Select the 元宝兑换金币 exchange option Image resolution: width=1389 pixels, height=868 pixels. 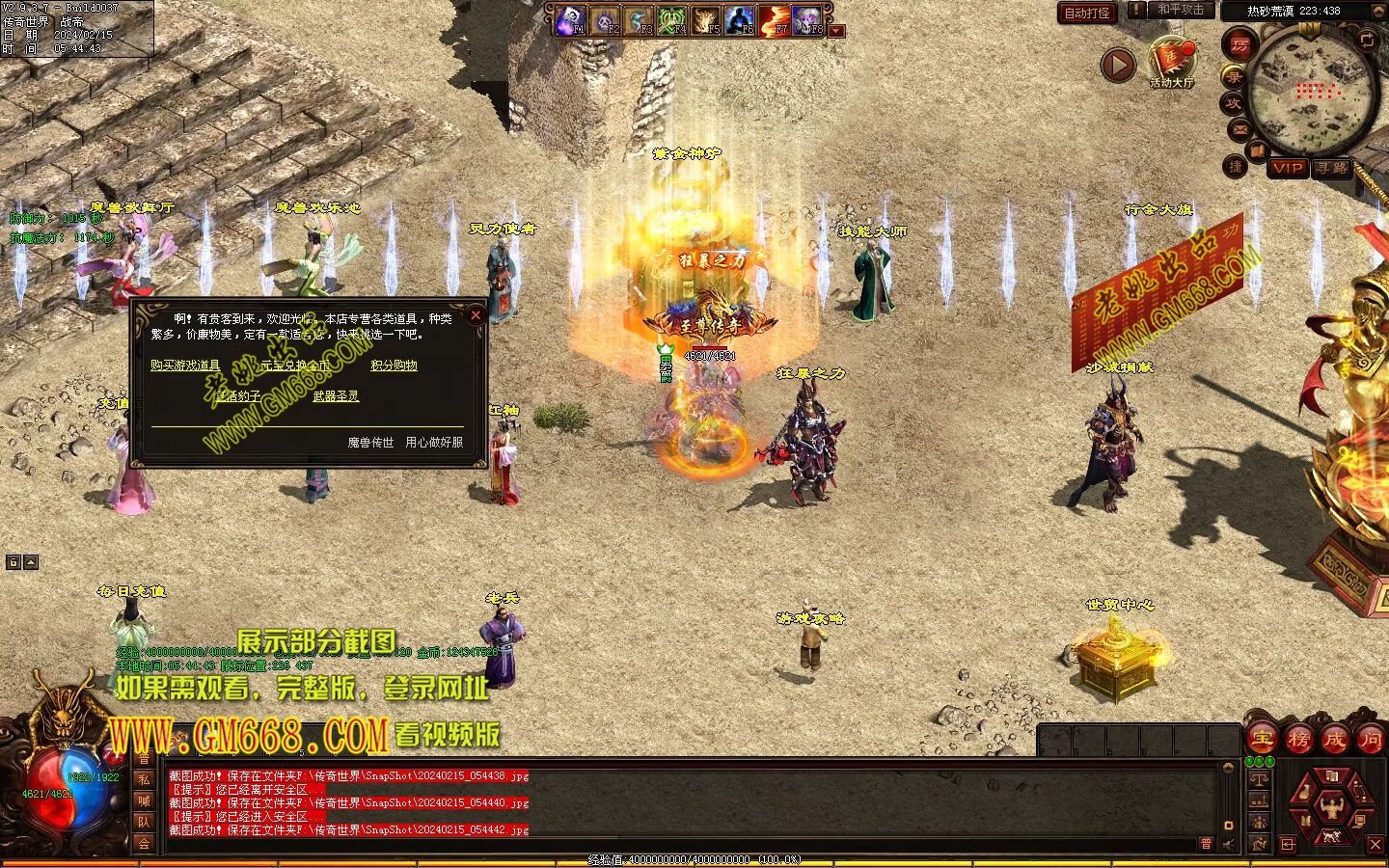(x=295, y=366)
